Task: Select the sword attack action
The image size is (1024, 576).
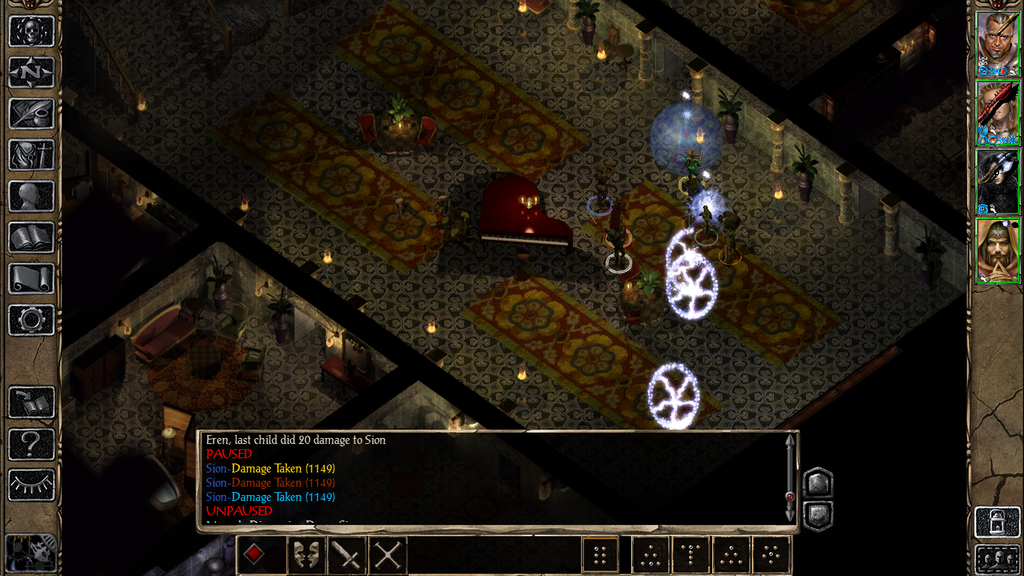Action: pos(346,555)
